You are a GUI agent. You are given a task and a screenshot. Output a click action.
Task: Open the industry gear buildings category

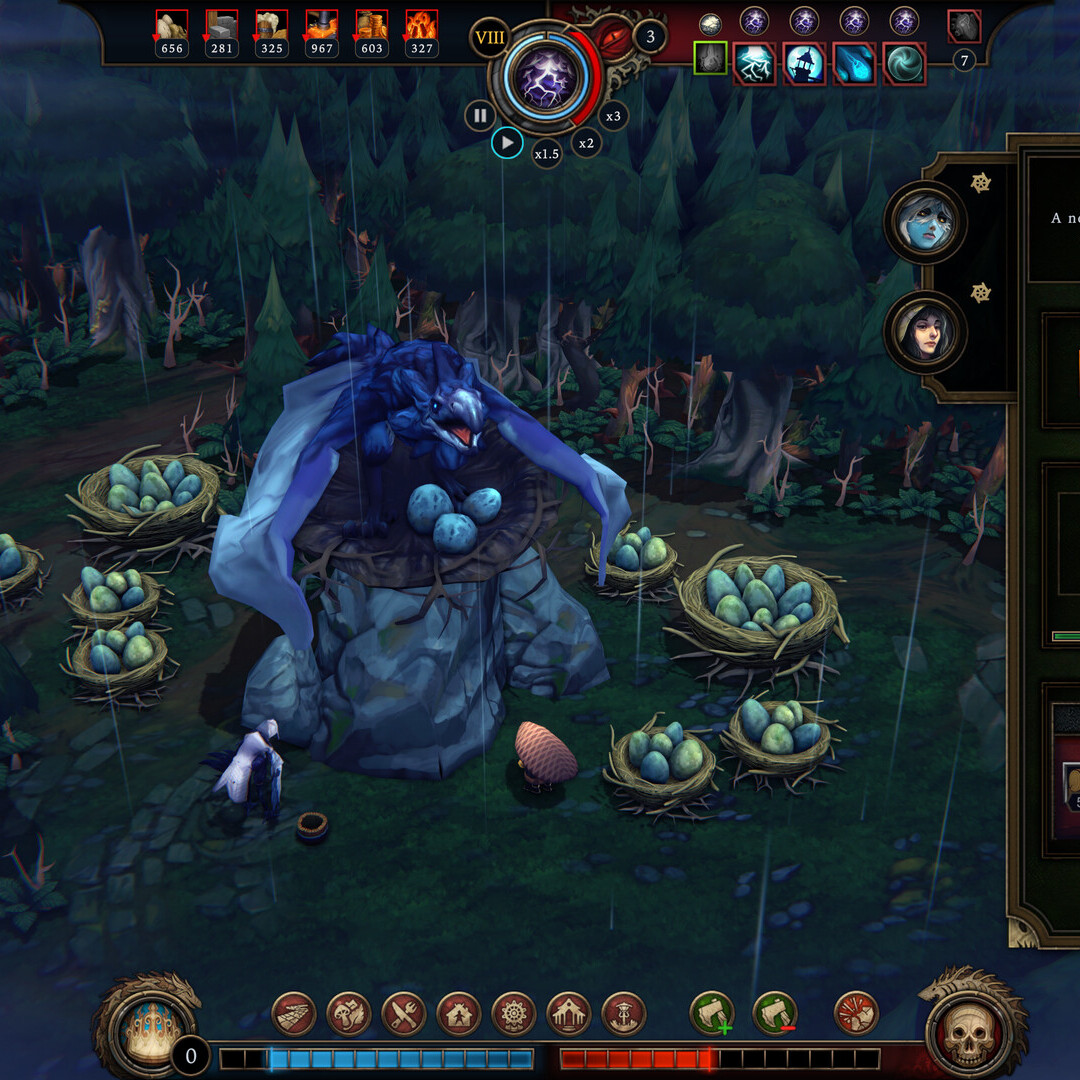click(x=514, y=1013)
